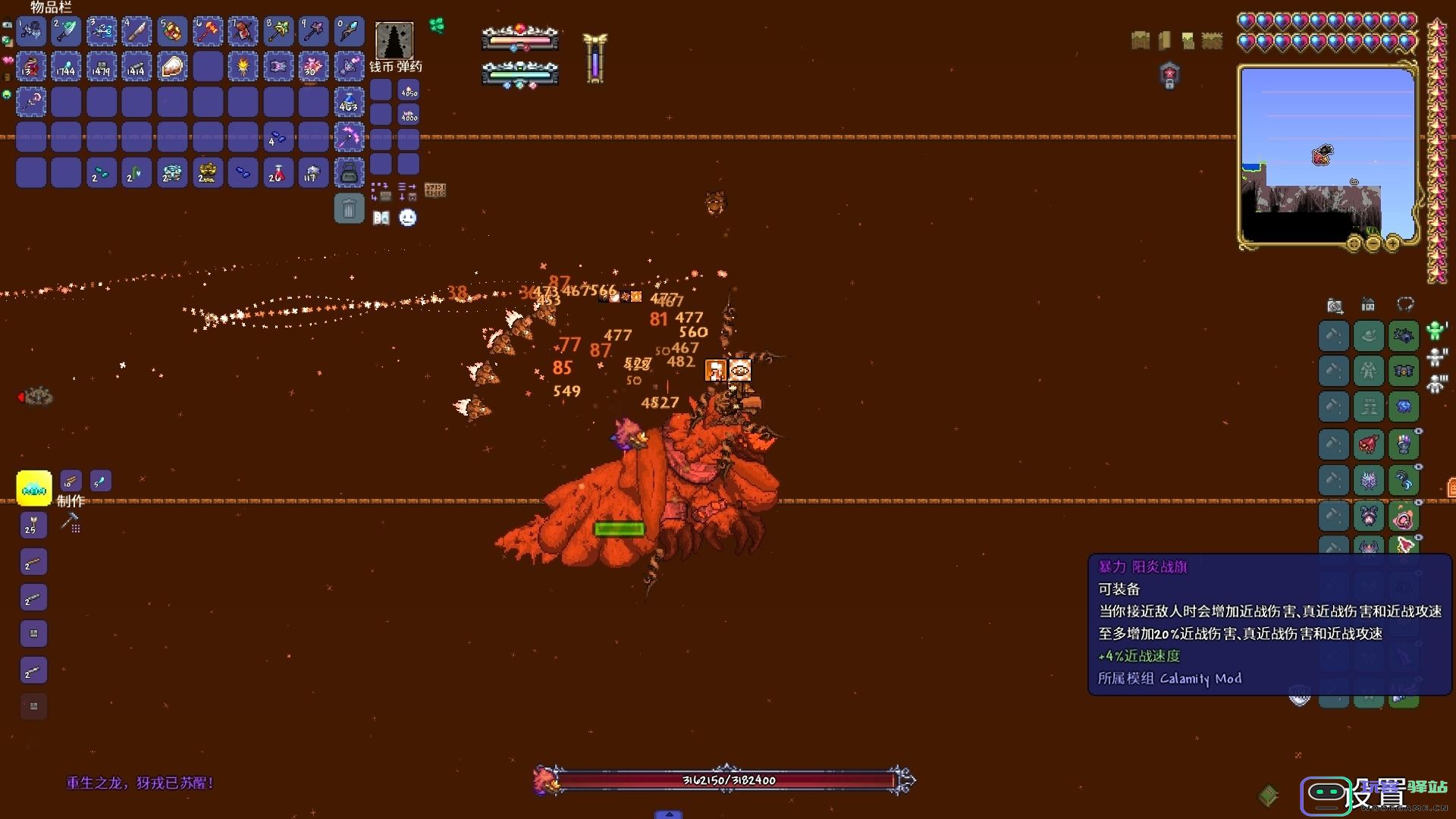Select the green staff in hotbar slot 8
Screen dimensions: 1456x819
click(x=278, y=31)
